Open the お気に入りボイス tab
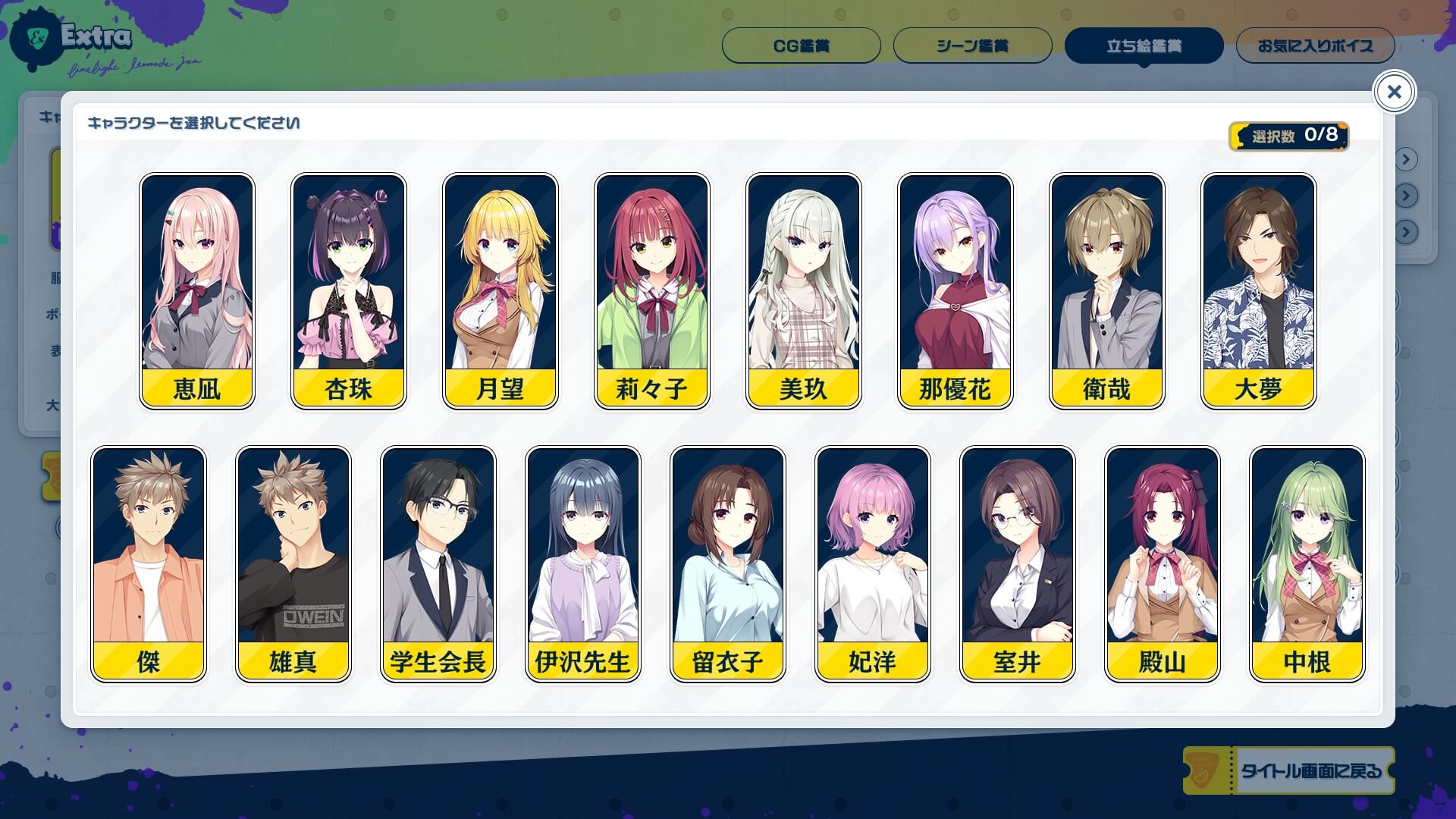 pyautogui.click(x=1315, y=46)
